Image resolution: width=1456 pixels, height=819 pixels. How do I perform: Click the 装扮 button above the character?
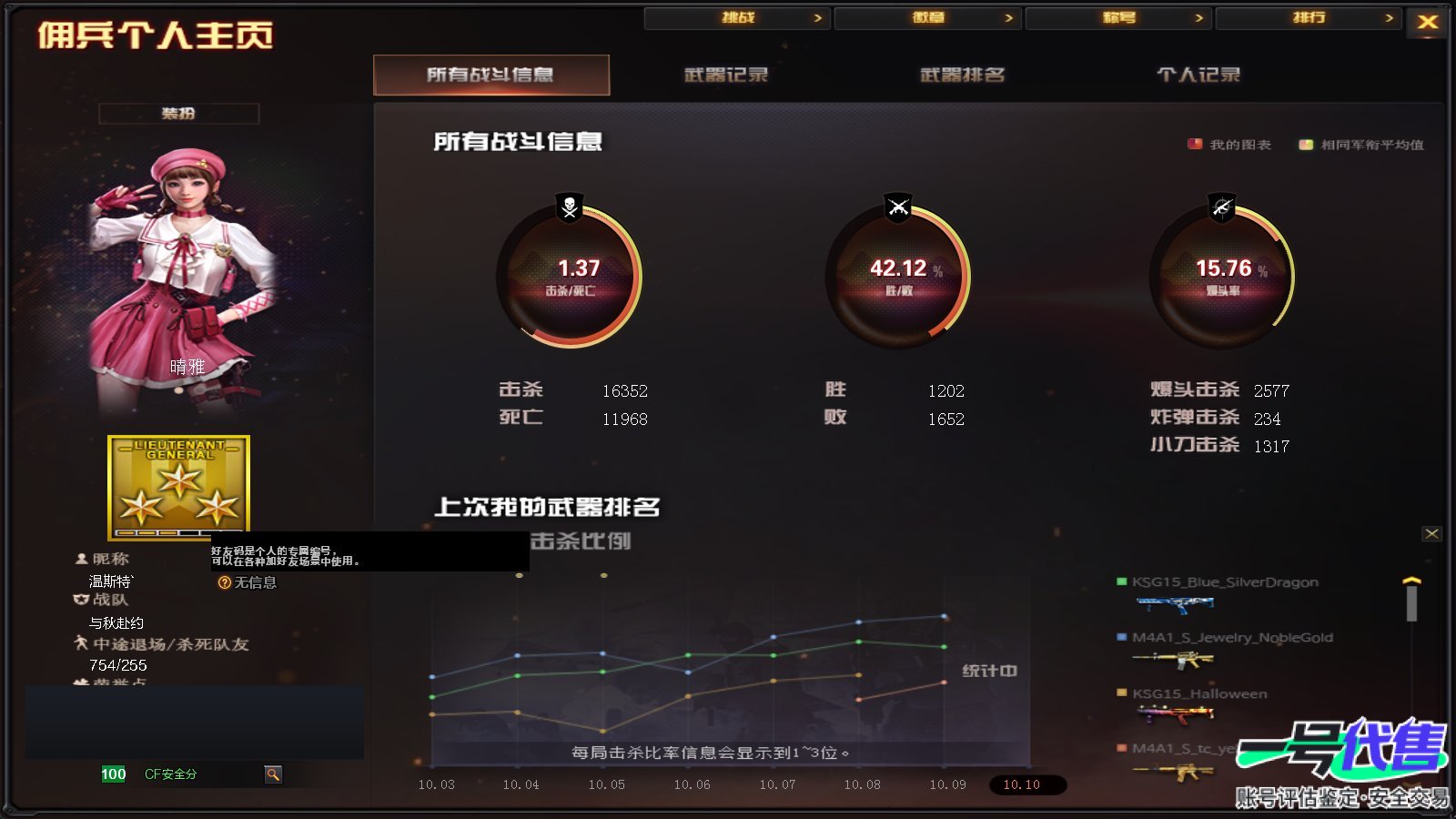pyautogui.click(x=178, y=113)
